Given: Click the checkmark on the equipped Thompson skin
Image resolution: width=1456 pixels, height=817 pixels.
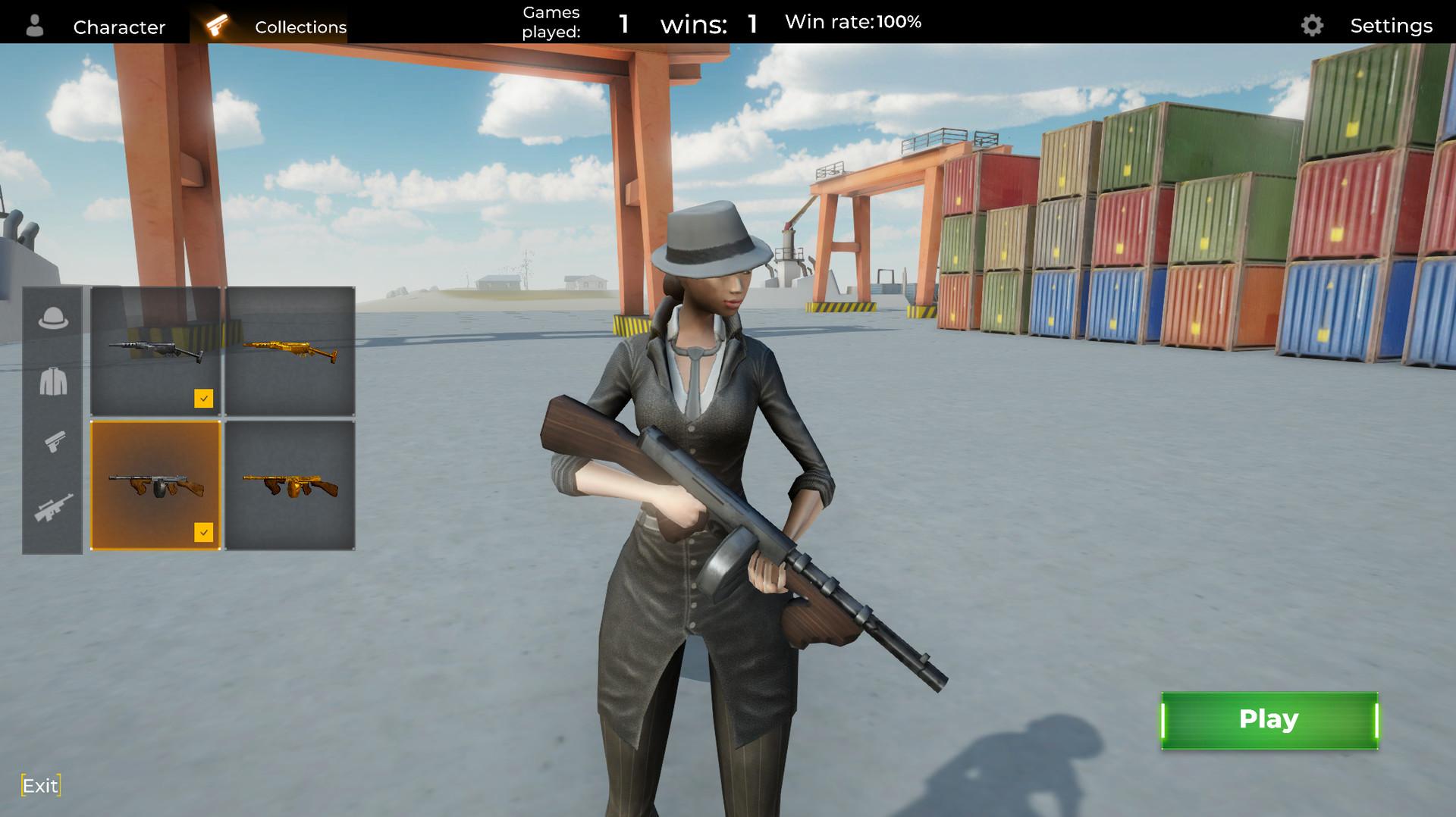Looking at the screenshot, I should point(203,531).
